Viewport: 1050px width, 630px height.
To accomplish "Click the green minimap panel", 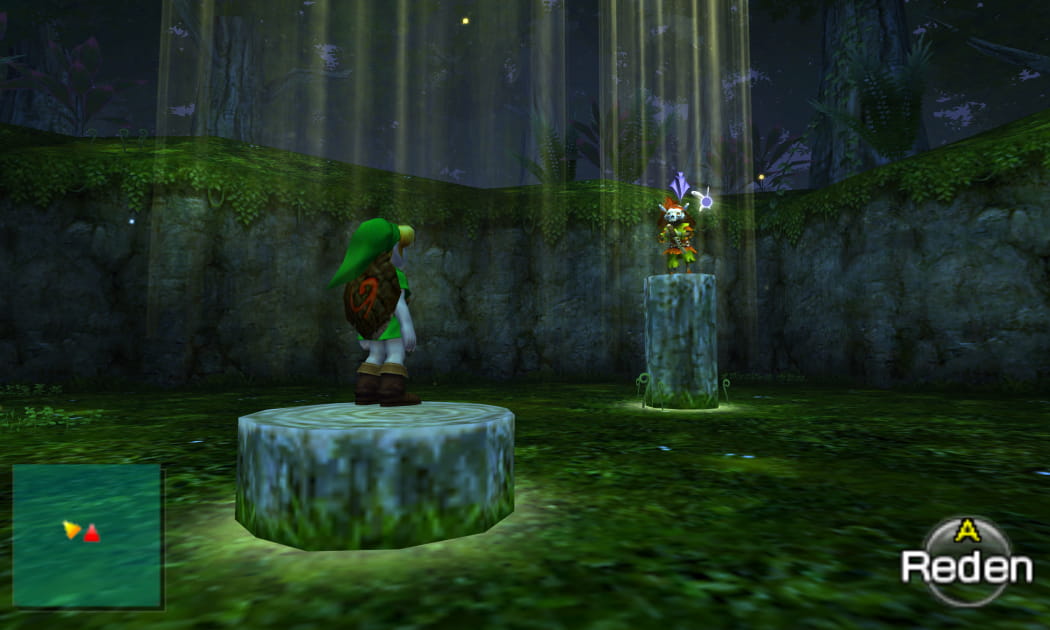I will pos(87,535).
